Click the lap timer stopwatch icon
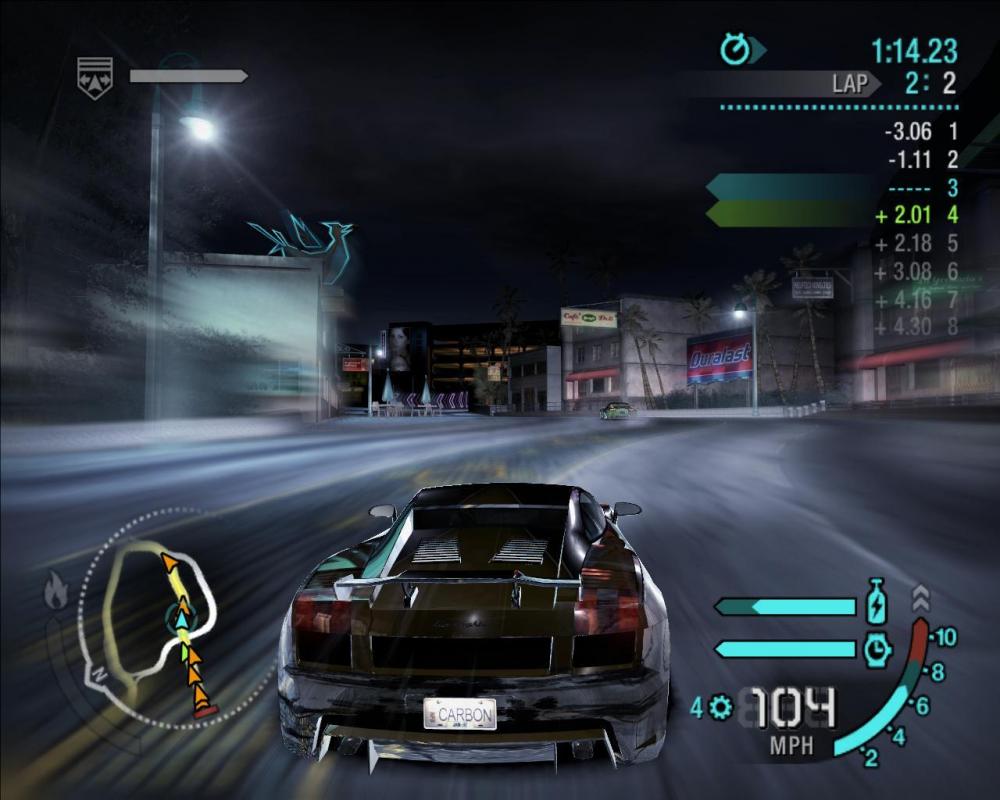The height and width of the screenshot is (800, 1000). (x=735, y=49)
